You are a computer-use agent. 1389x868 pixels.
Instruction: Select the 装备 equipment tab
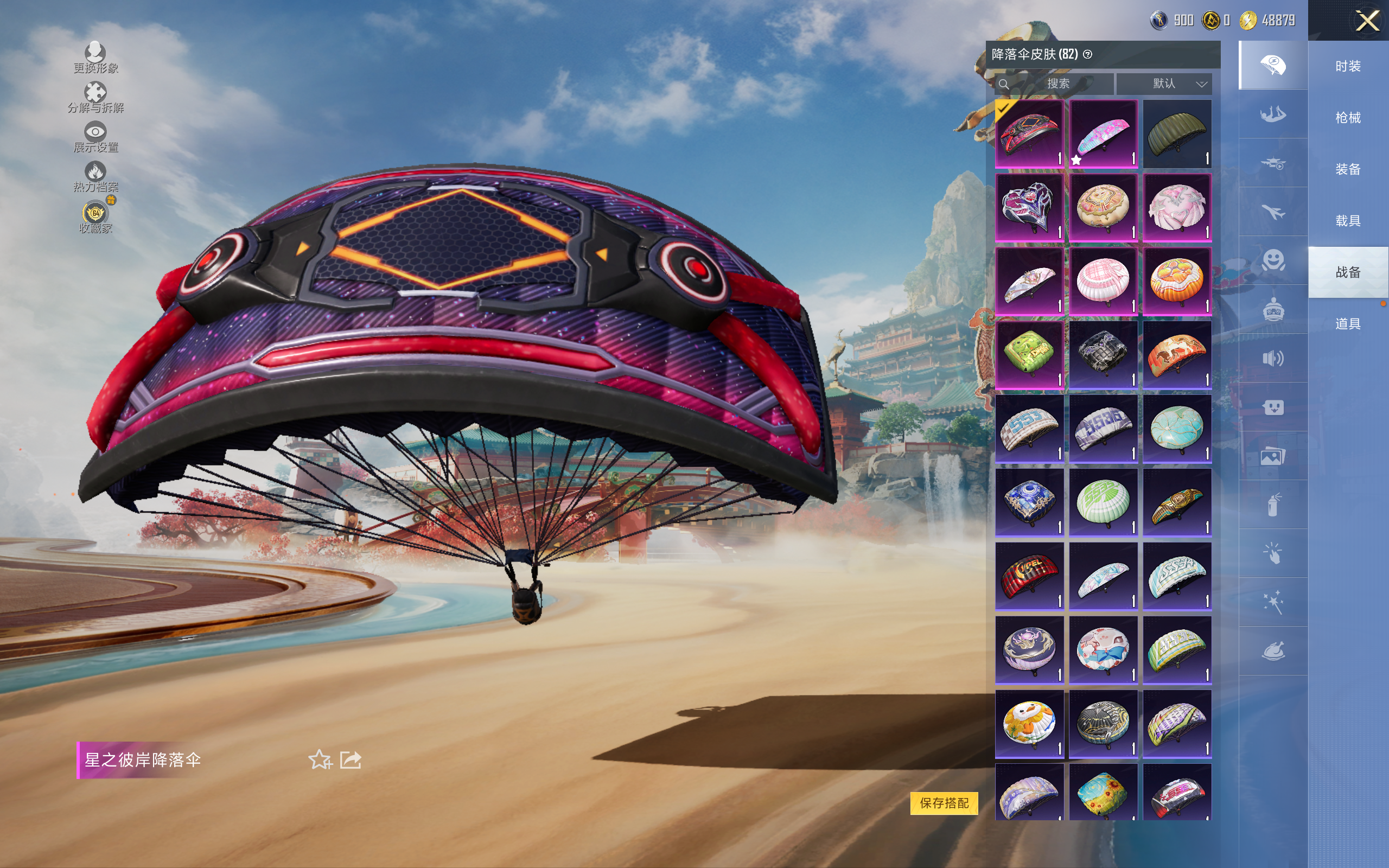point(1348,169)
